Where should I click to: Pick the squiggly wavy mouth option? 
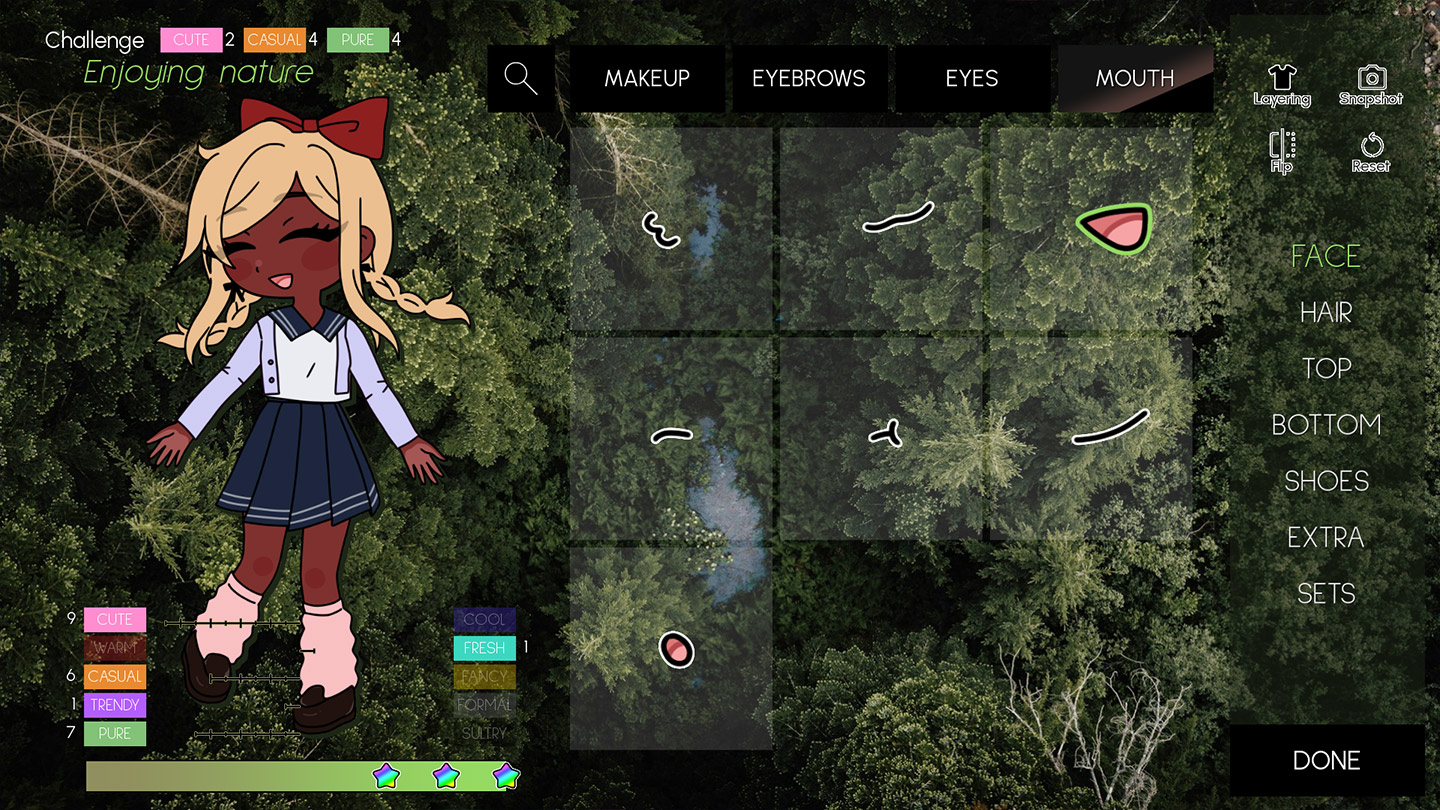[661, 229]
